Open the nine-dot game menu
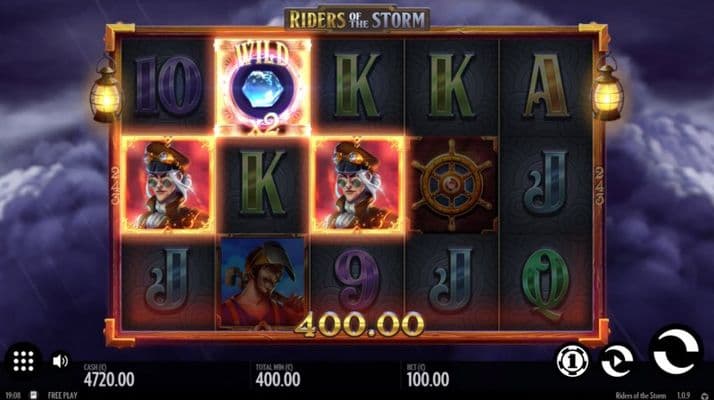The image size is (714, 400). [24, 361]
